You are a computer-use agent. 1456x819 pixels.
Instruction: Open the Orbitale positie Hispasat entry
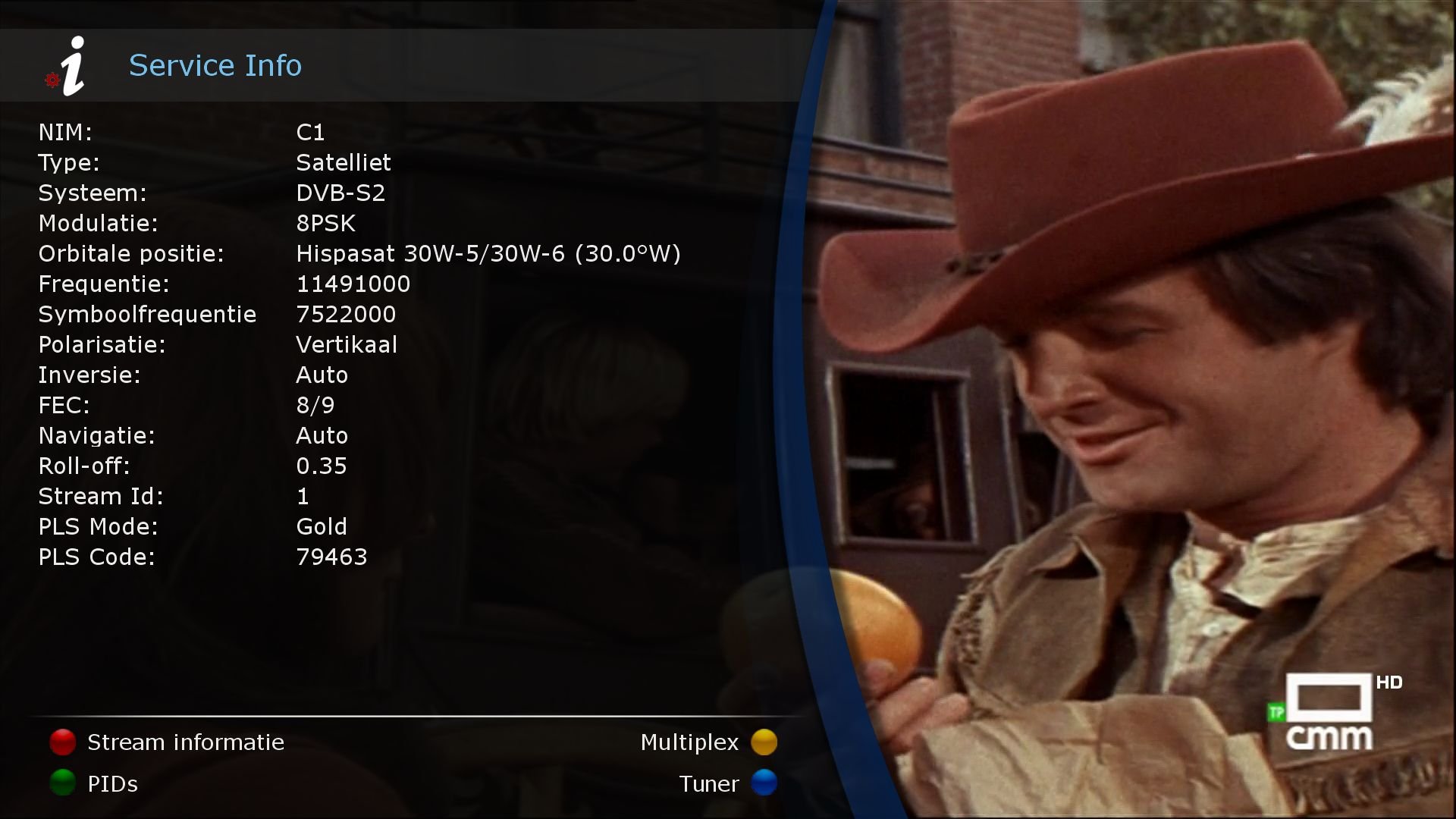pos(489,253)
